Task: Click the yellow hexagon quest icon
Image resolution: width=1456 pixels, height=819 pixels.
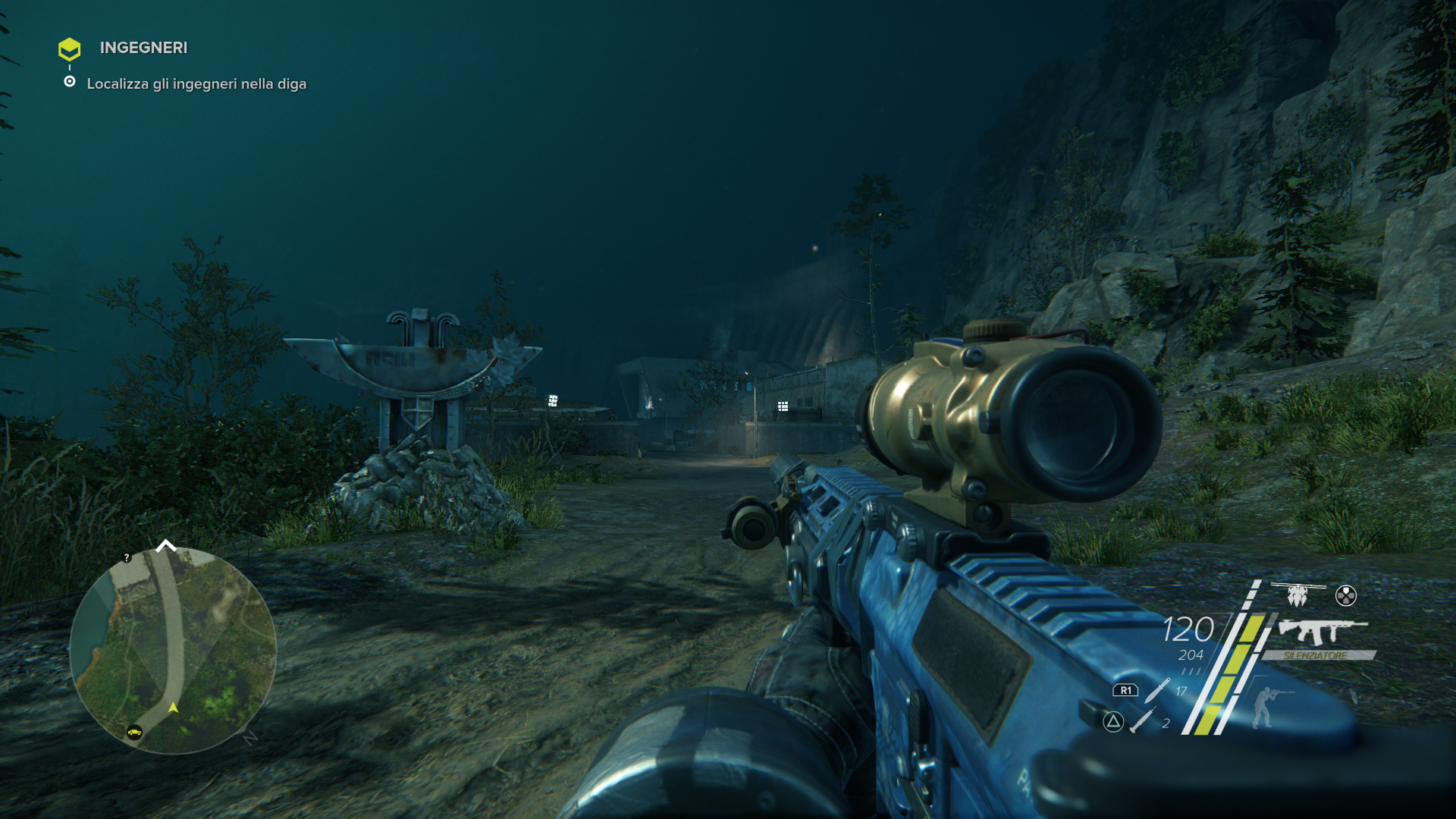Action: tap(69, 49)
